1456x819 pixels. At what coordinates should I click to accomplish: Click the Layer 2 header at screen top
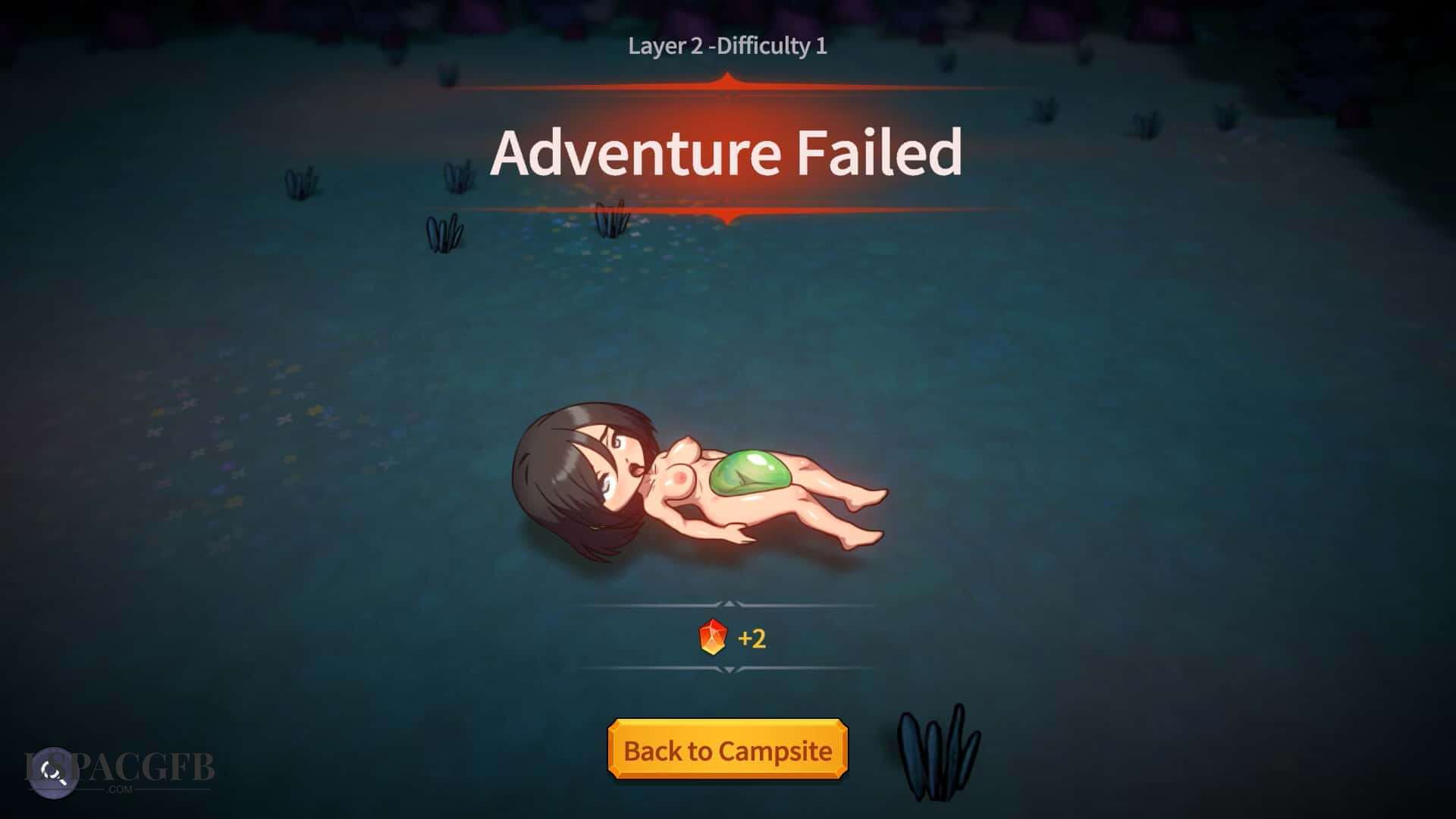[728, 47]
